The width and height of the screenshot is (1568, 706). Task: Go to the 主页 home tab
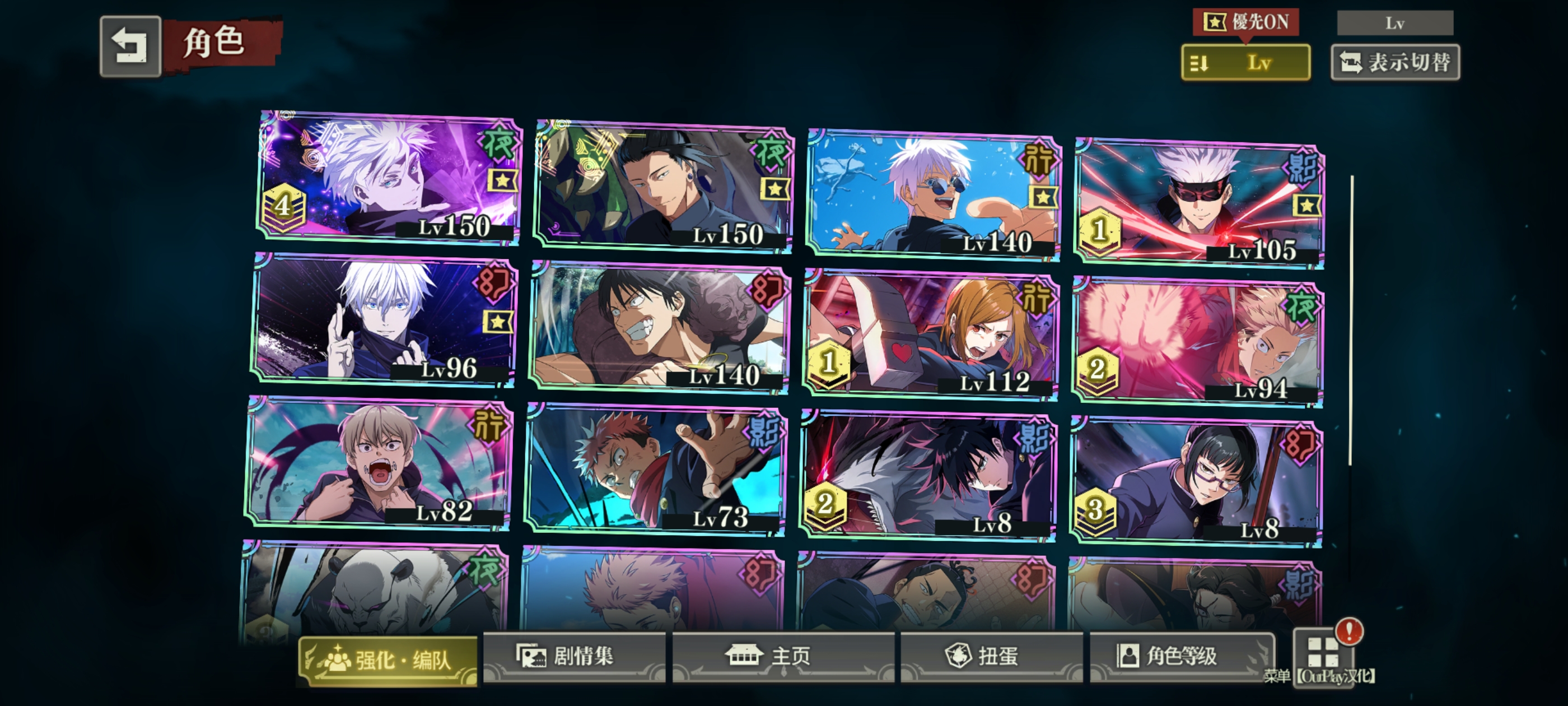coord(783,656)
